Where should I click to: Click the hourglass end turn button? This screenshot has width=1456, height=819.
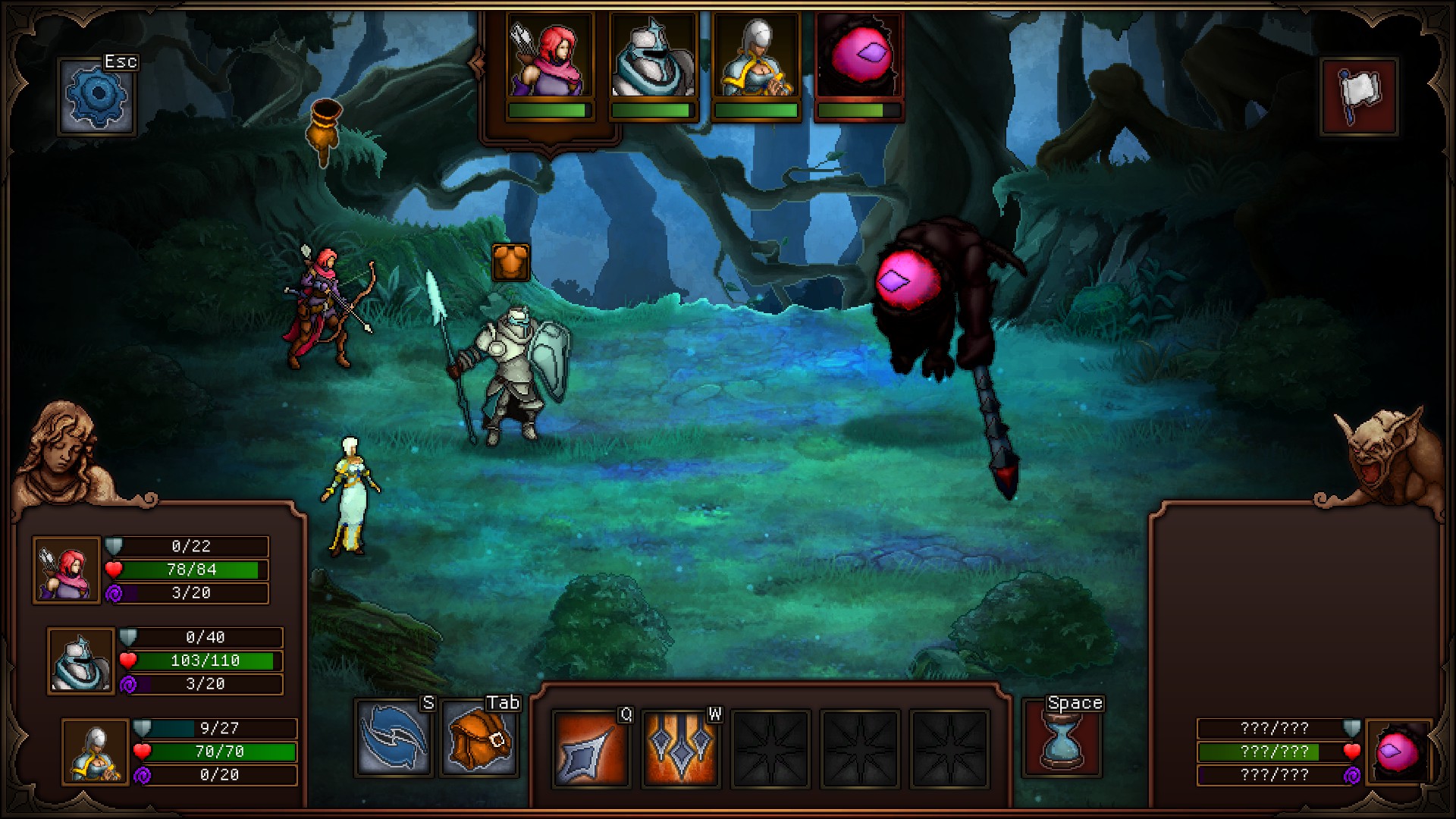1062,741
